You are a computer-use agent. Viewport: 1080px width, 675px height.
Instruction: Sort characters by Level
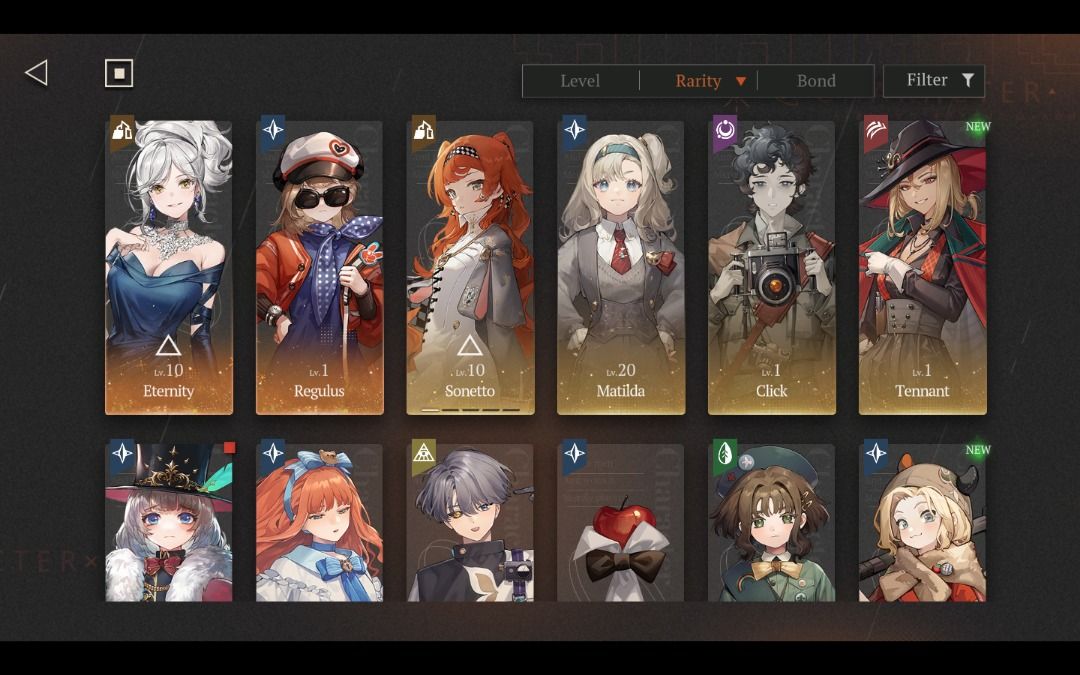pos(580,81)
